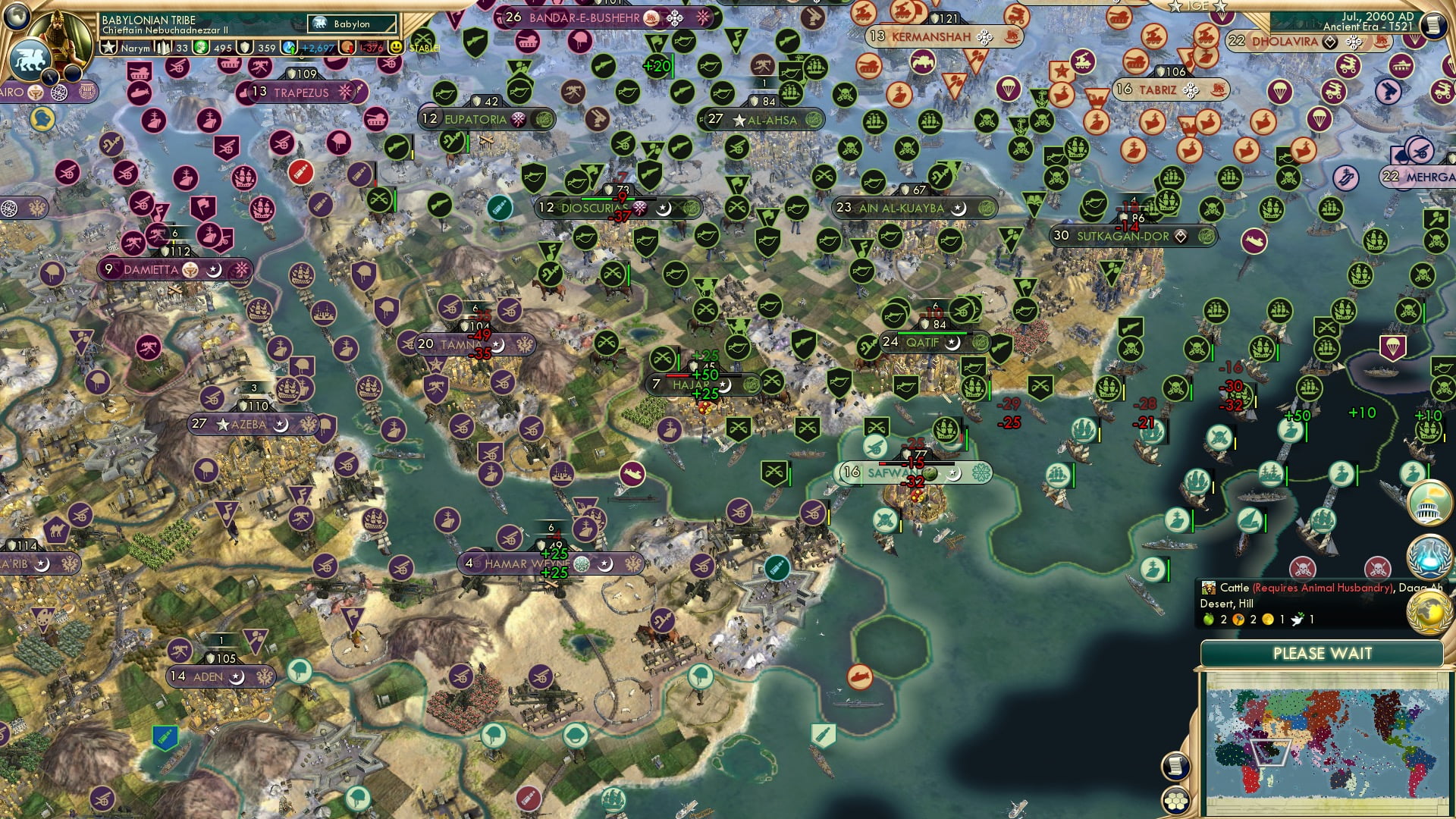Click the Babylonian lion civilization emblem
The height and width of the screenshot is (819, 1456).
click(x=30, y=59)
